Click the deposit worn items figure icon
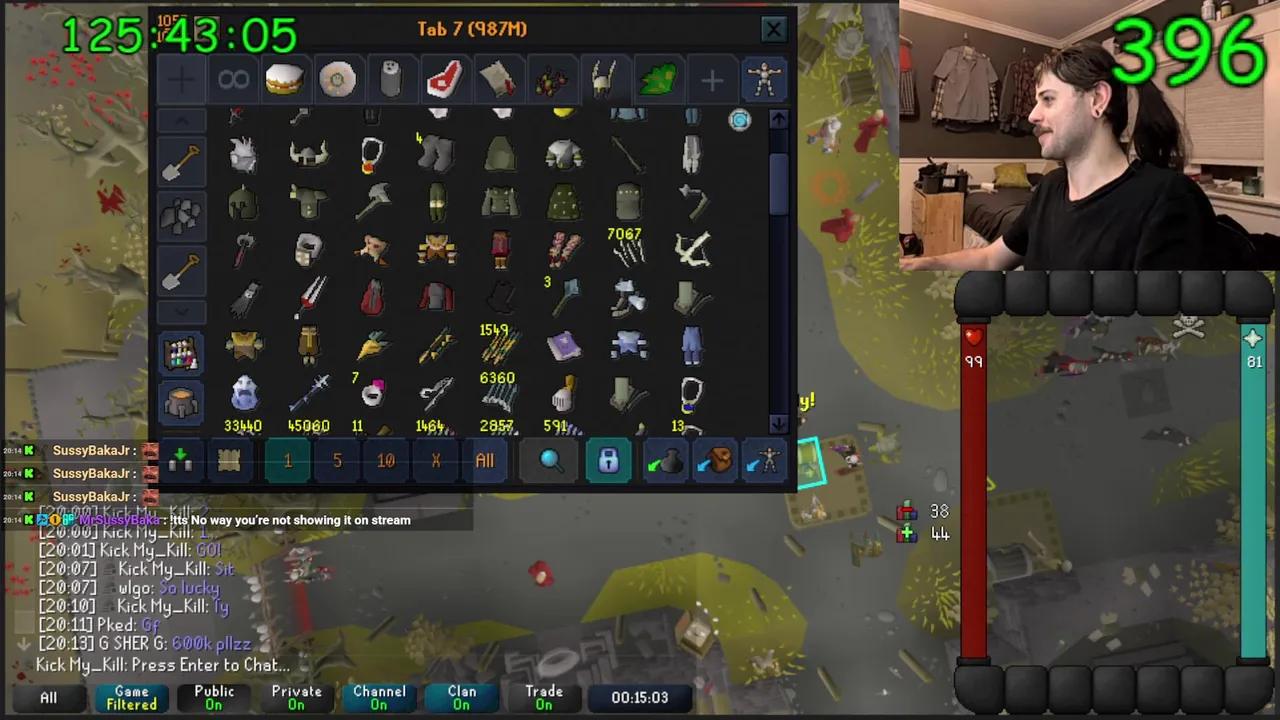The width and height of the screenshot is (1280, 720). (x=766, y=460)
